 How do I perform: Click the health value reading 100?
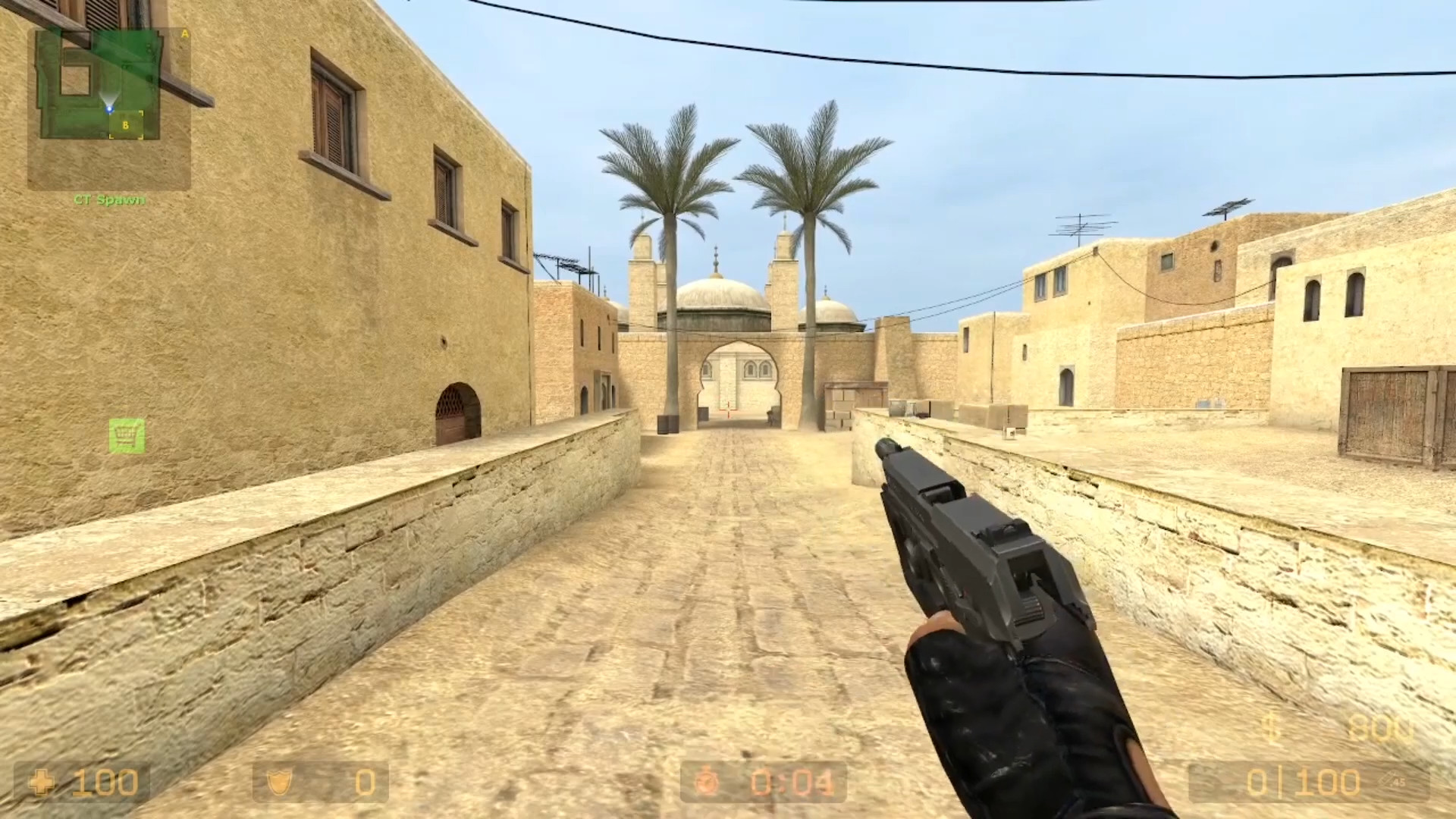coord(106,780)
